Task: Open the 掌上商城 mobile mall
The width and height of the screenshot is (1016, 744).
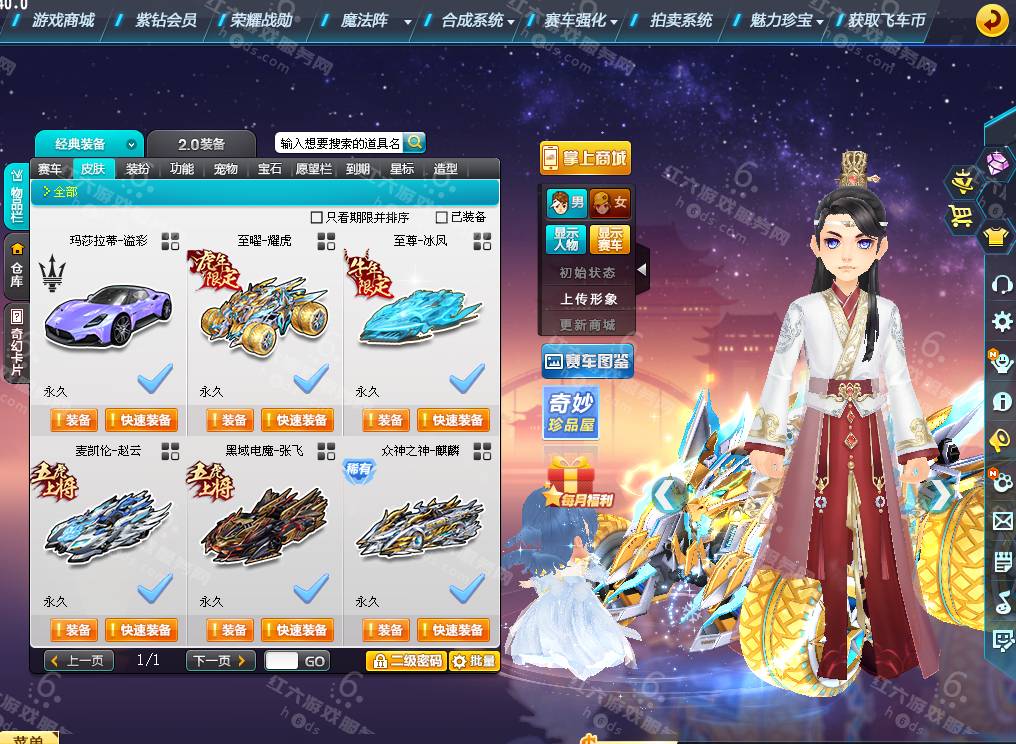Action: pyautogui.click(x=586, y=158)
